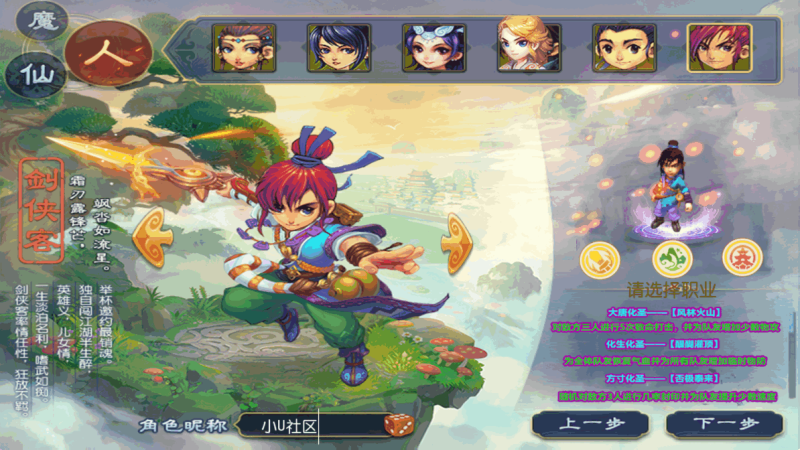Choose the 大唐 fist class icon
The image size is (800, 450).
602,258
